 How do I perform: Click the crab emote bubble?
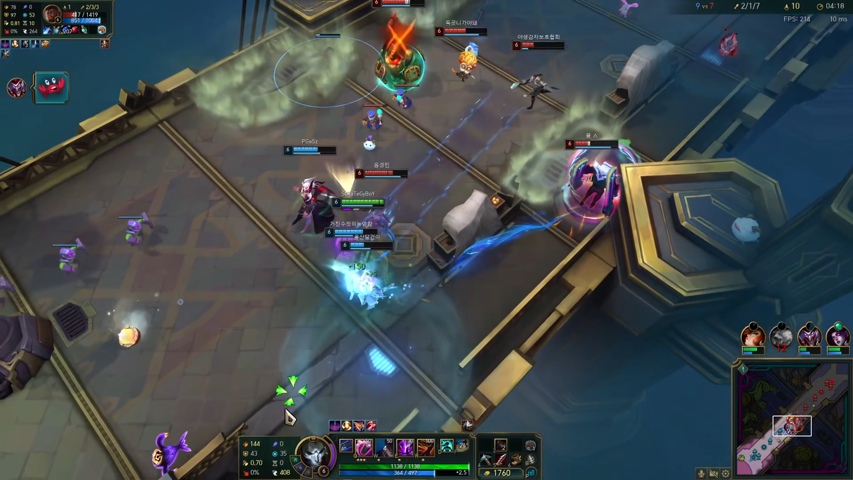click(x=50, y=87)
